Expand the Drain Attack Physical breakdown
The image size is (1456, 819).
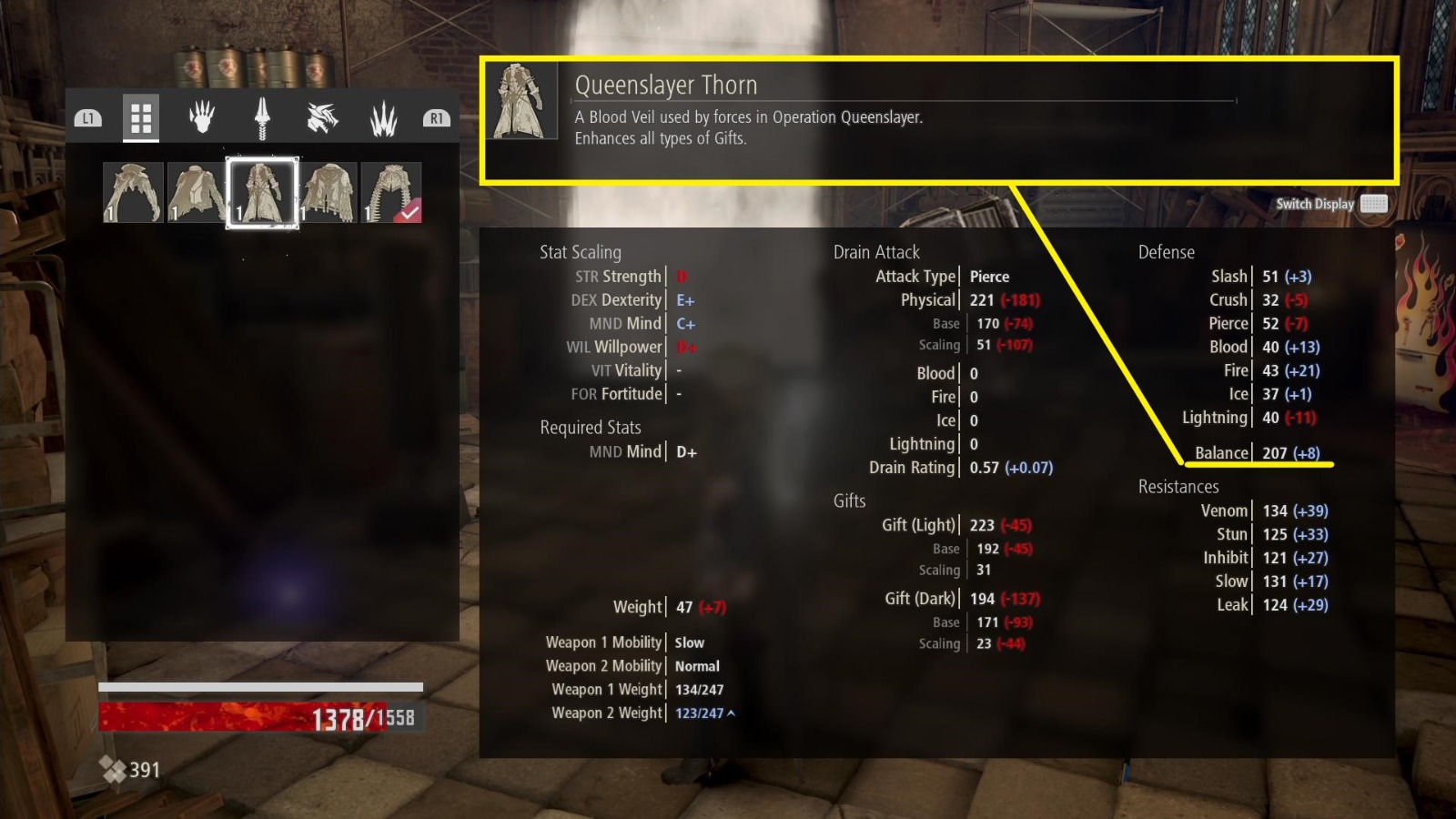click(927, 299)
